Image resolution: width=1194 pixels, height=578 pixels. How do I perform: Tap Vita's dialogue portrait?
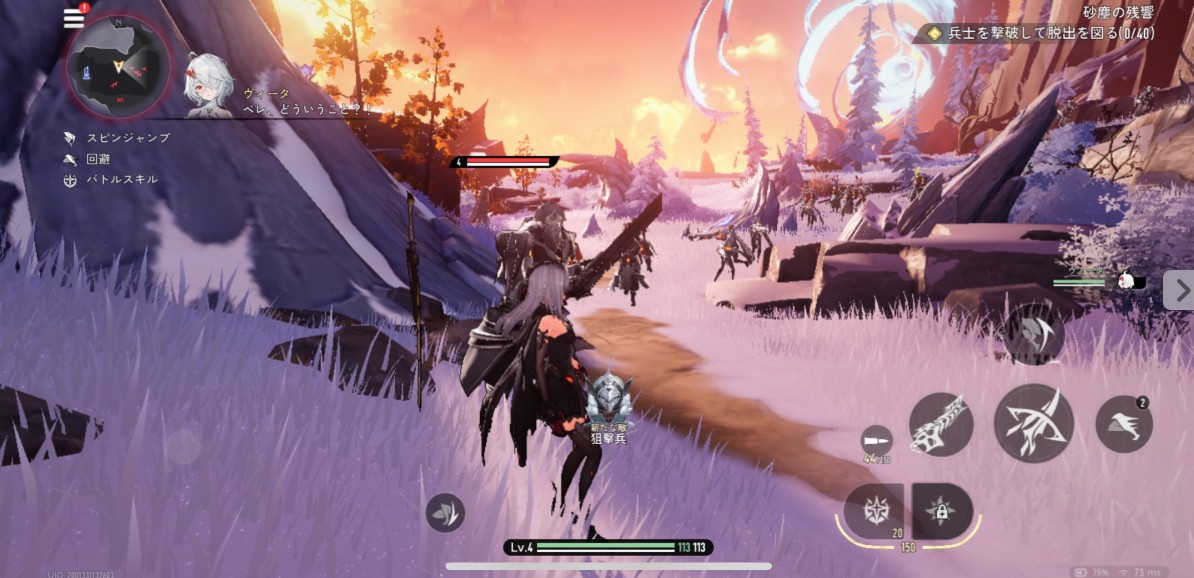[209, 84]
